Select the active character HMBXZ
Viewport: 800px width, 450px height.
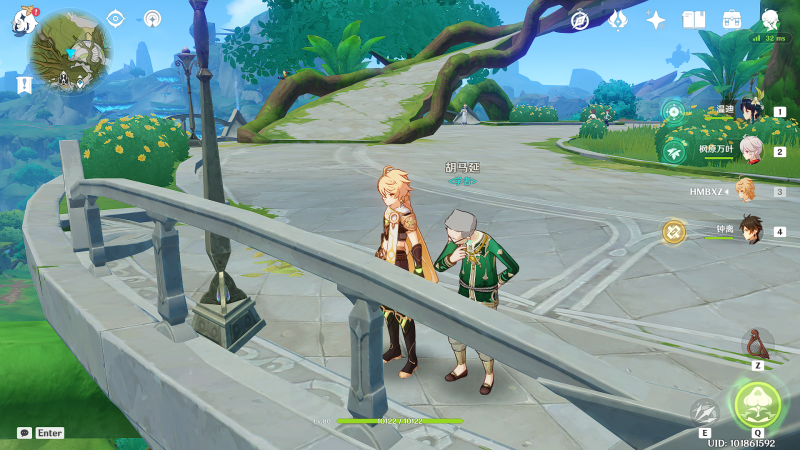click(x=745, y=190)
